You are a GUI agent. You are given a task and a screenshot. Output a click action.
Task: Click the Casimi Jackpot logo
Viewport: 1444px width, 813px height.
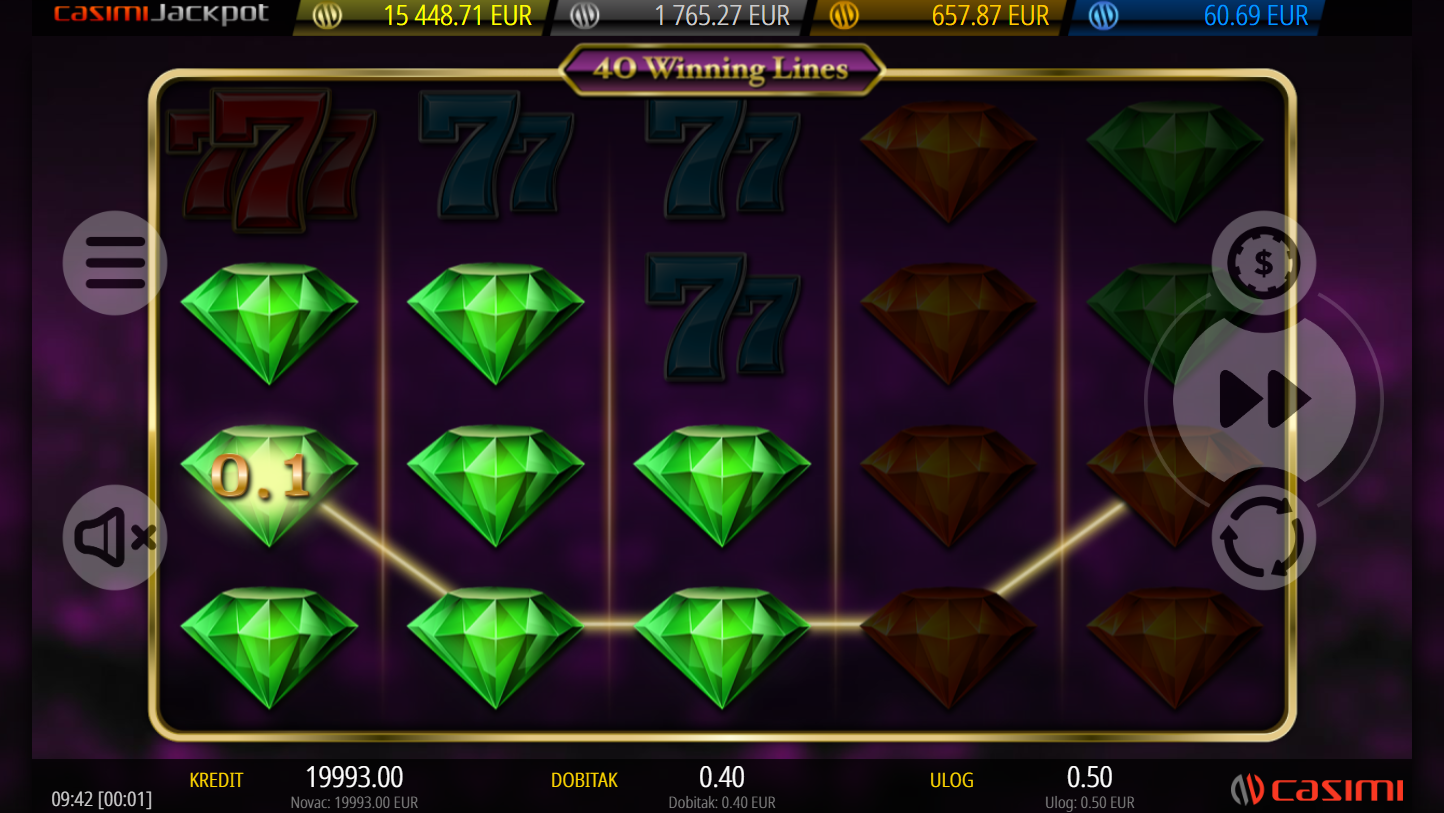click(x=162, y=15)
